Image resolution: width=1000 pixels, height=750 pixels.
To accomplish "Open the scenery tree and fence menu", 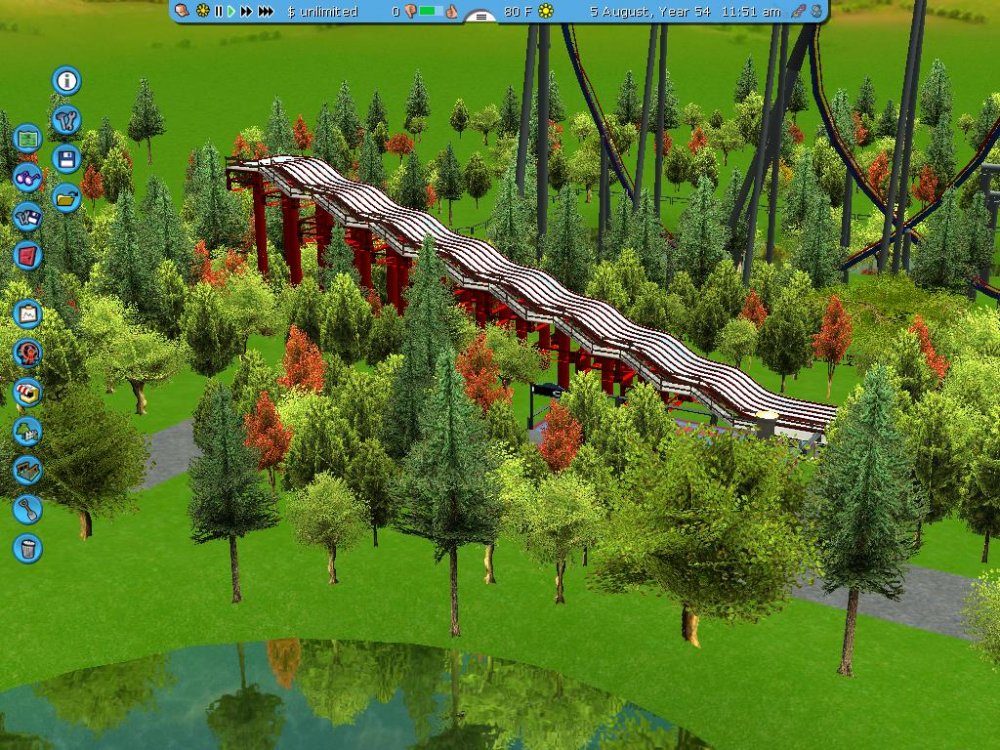I will (27, 431).
